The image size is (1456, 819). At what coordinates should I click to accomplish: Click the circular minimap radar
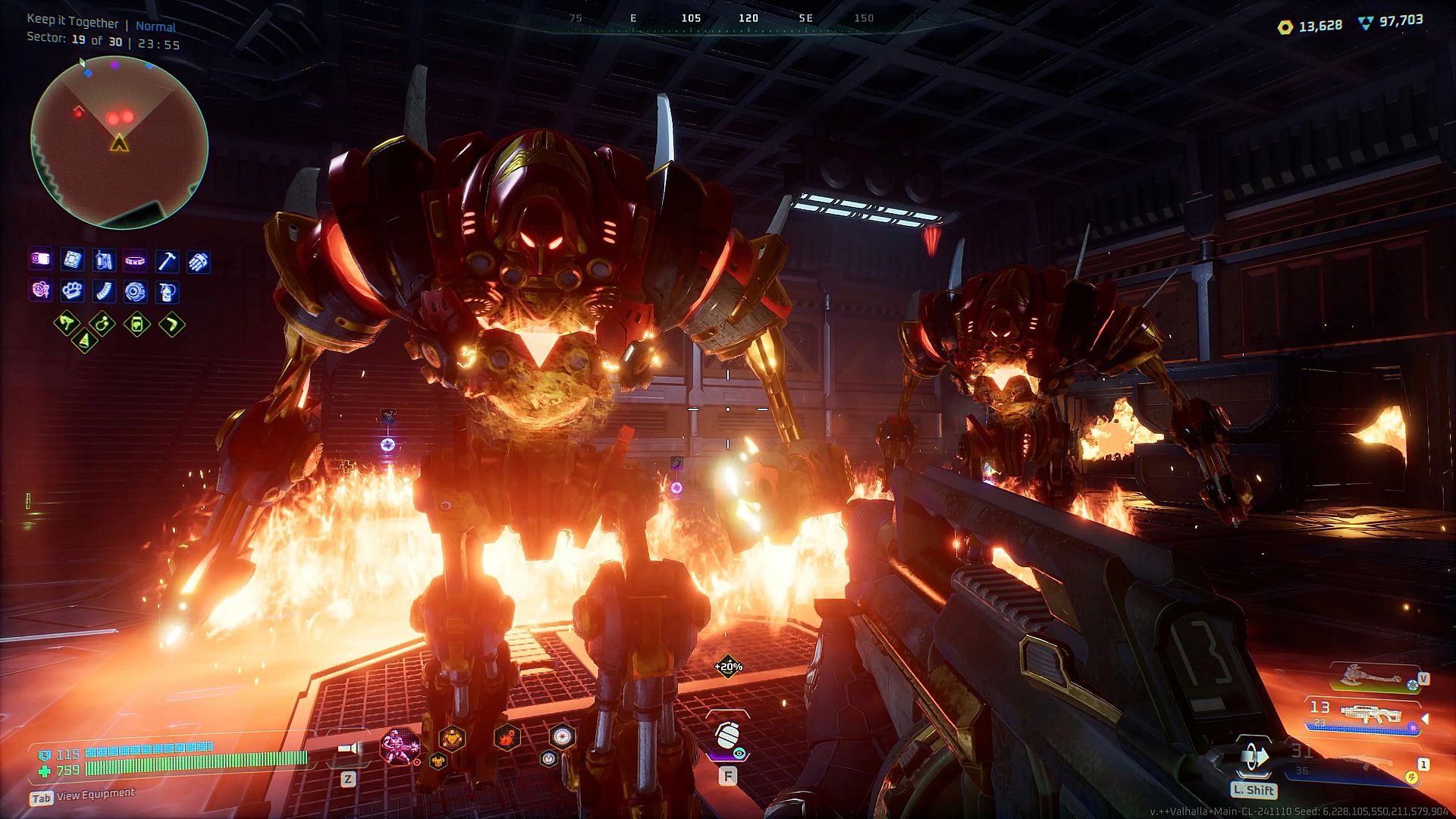click(x=119, y=143)
